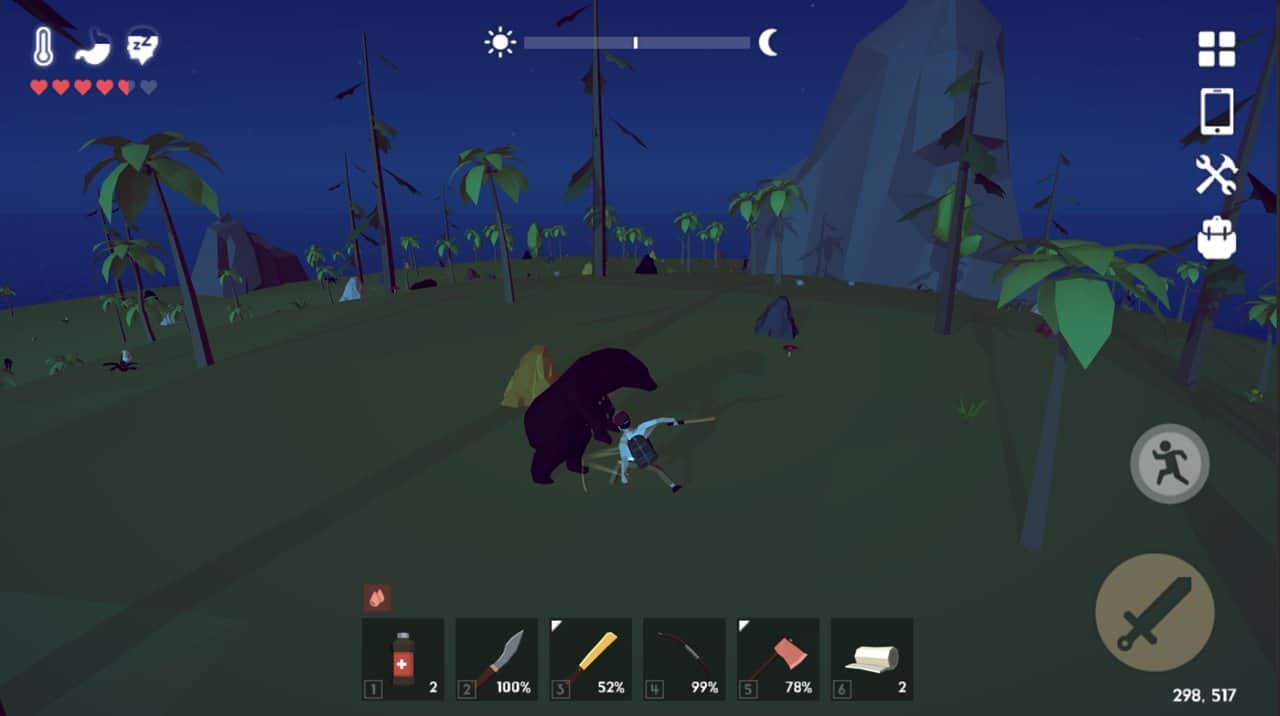
Task: Check the stomach hunger icon
Action: pos(92,47)
